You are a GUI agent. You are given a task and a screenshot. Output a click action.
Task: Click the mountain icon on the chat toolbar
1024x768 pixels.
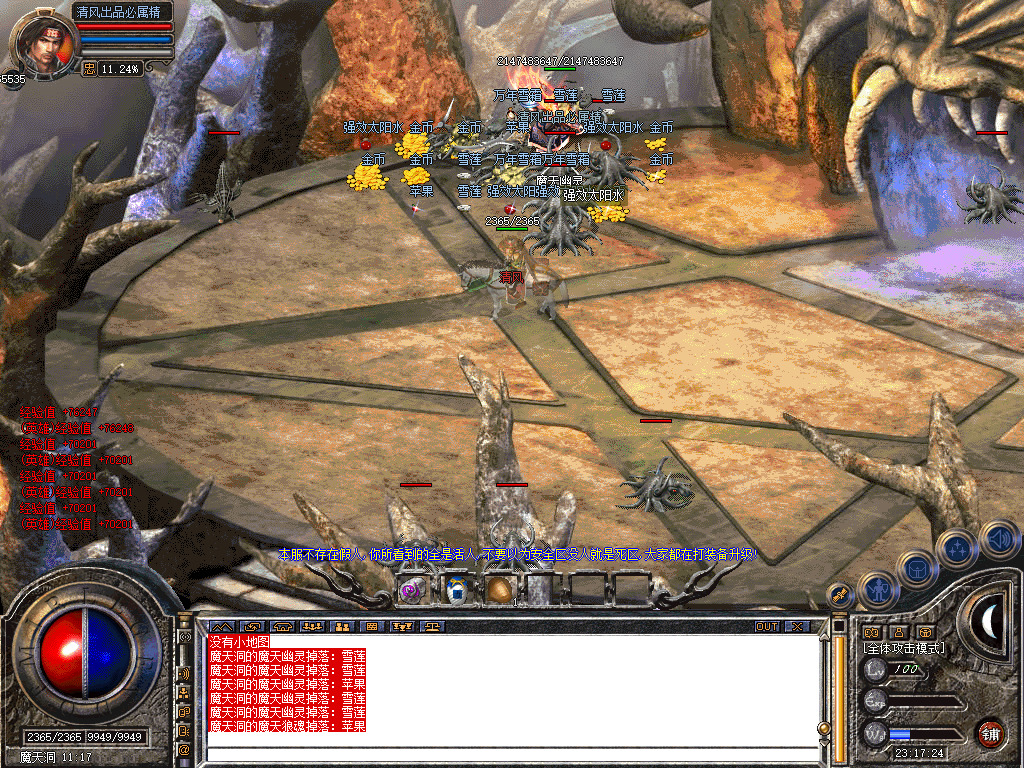pos(221,627)
